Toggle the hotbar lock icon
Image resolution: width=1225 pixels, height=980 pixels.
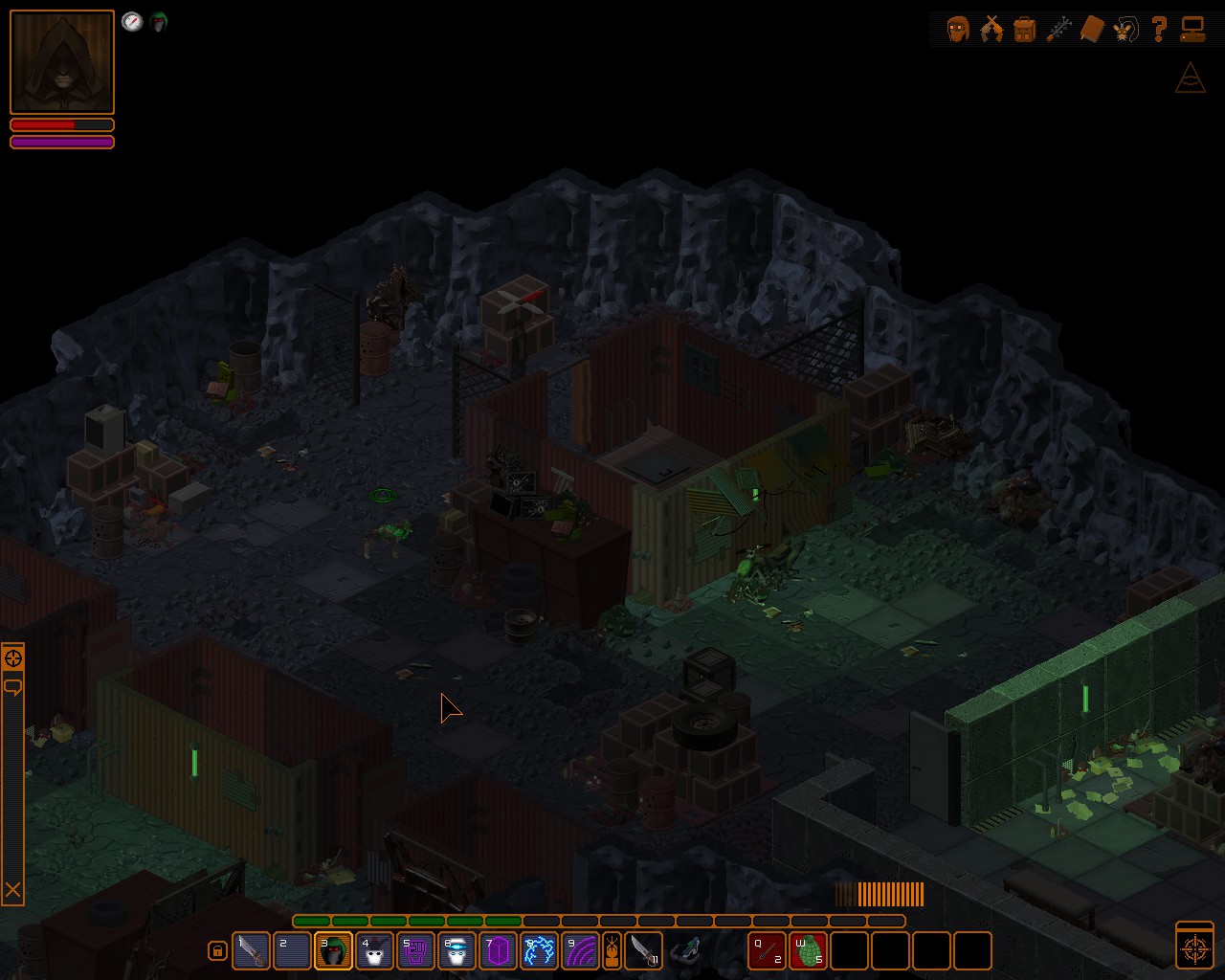pyautogui.click(x=217, y=951)
